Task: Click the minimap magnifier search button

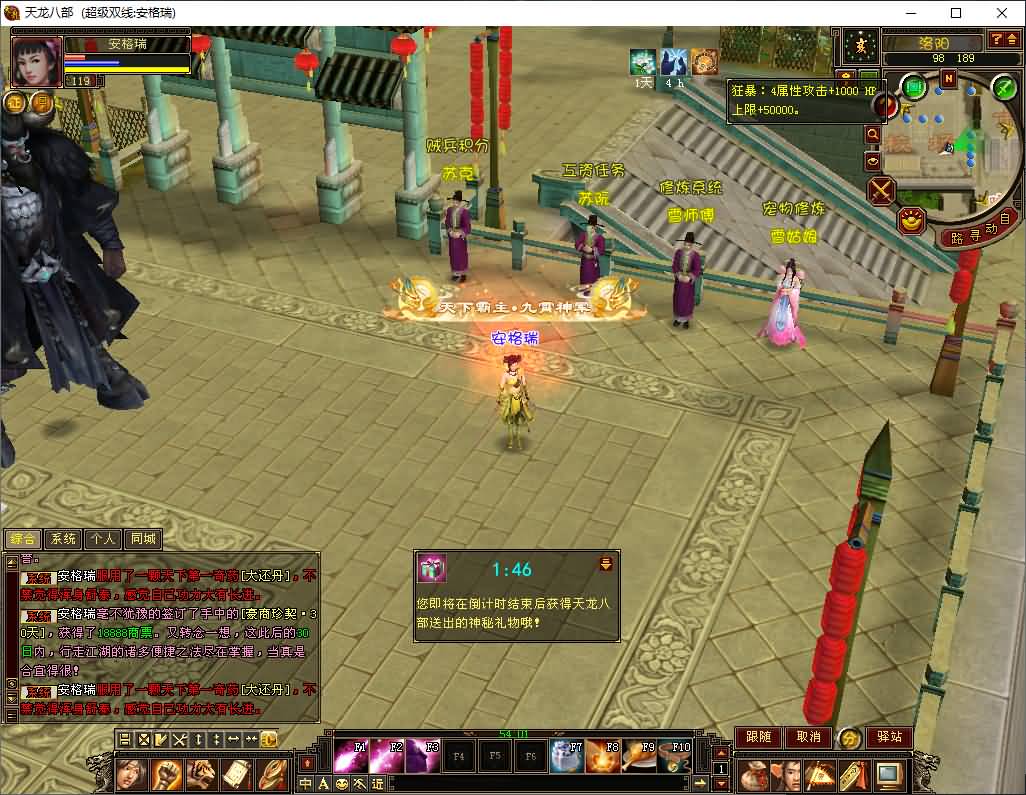Action: pos(873,134)
